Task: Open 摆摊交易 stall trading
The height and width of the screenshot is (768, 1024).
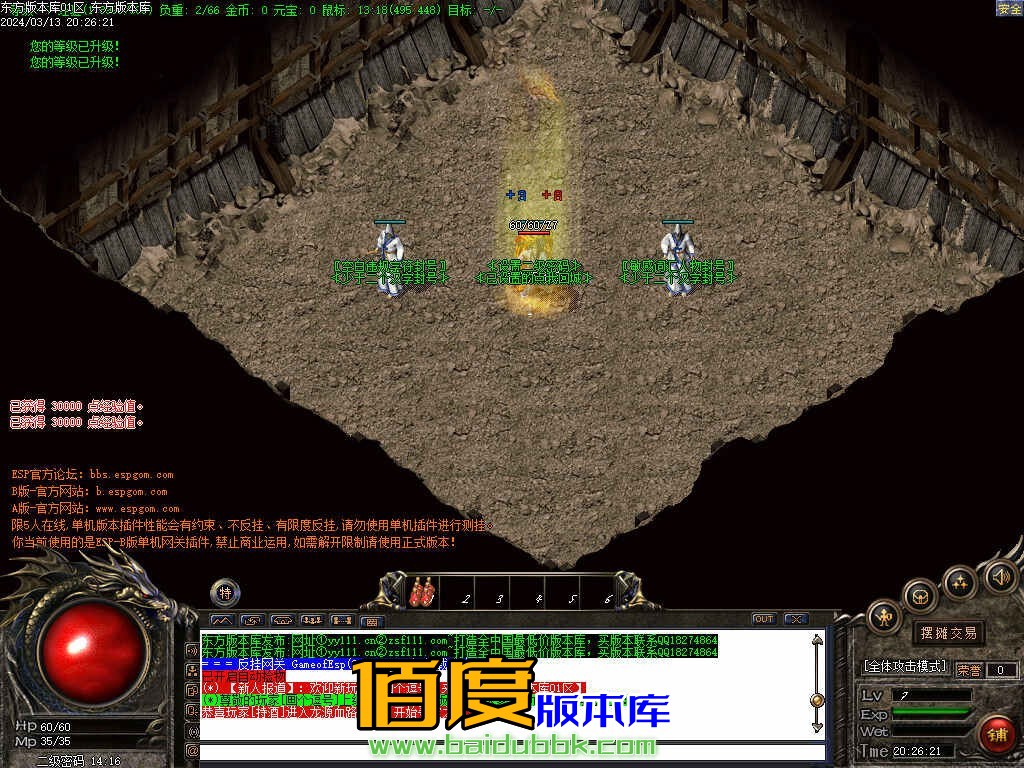Action: pos(948,632)
